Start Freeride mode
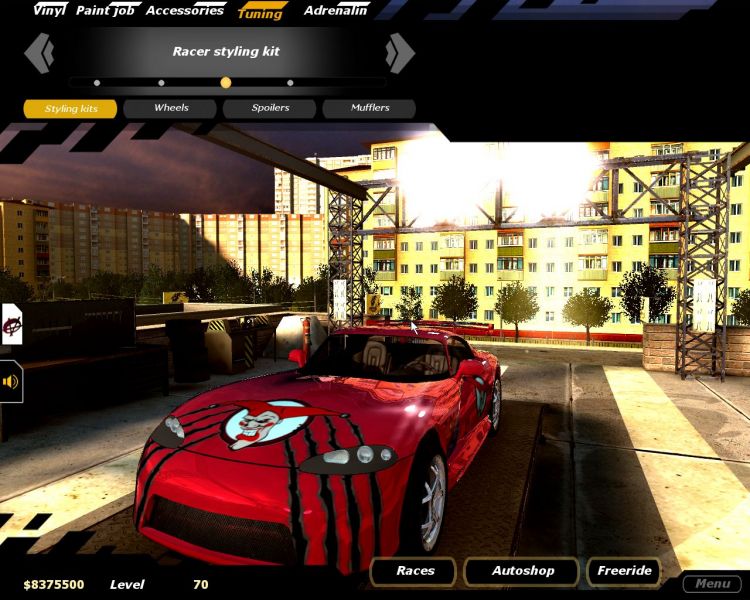This screenshot has width=750, height=600. pos(624,571)
